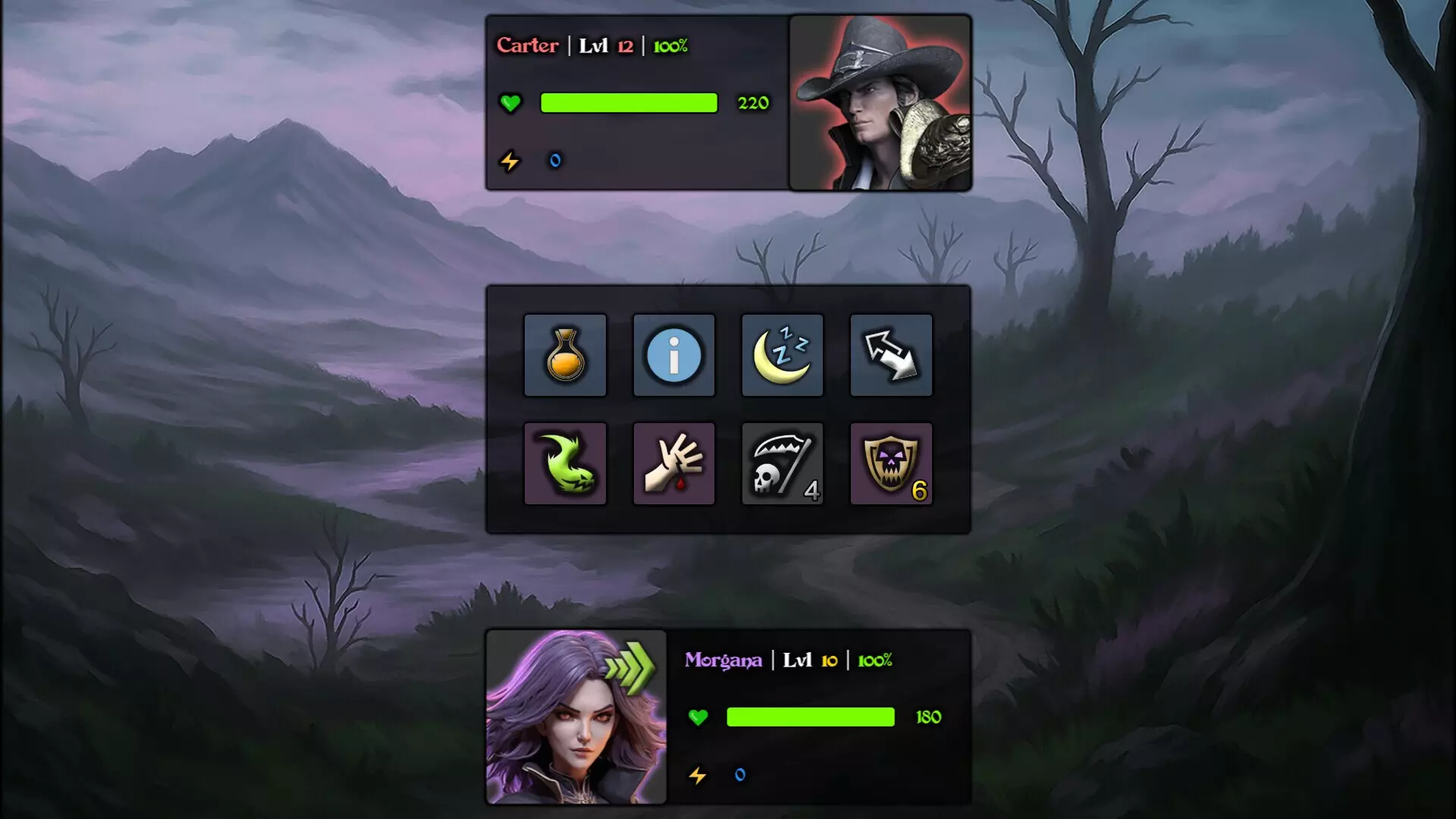This screenshot has height=819, width=1456.
Task: Click Carter's 100% indicator
Action: (x=670, y=45)
